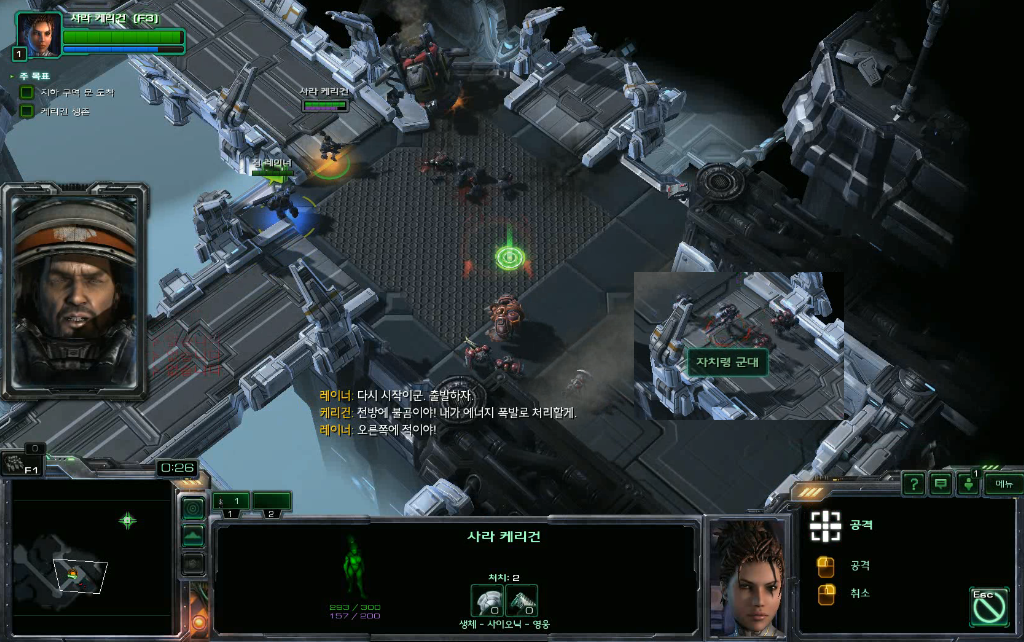Select the empty control group 2 tab
Image resolution: width=1024 pixels, height=642 pixels.
point(270,501)
